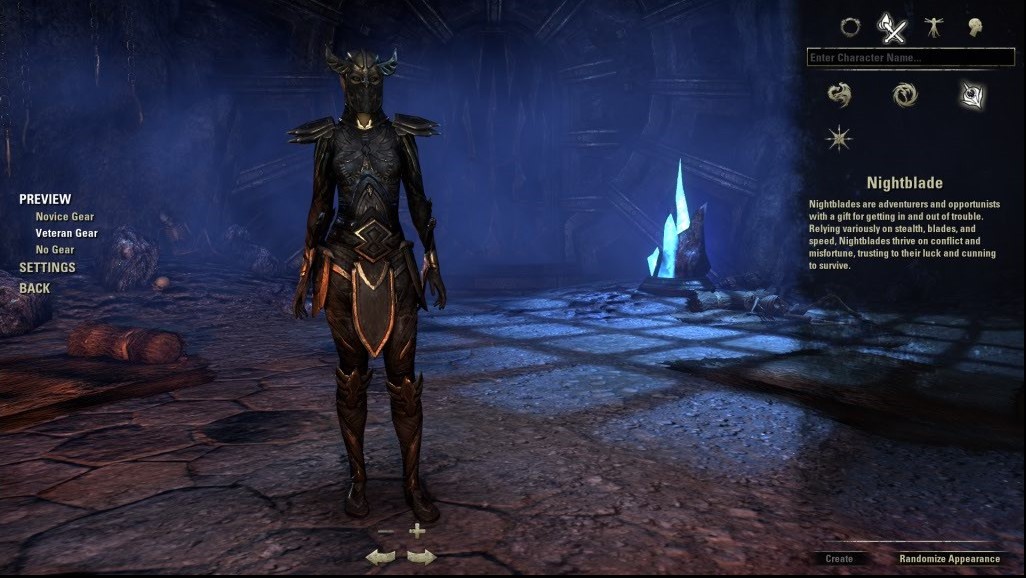1026x578 pixels.
Task: Click the Create button
Action: pyautogui.click(x=839, y=559)
